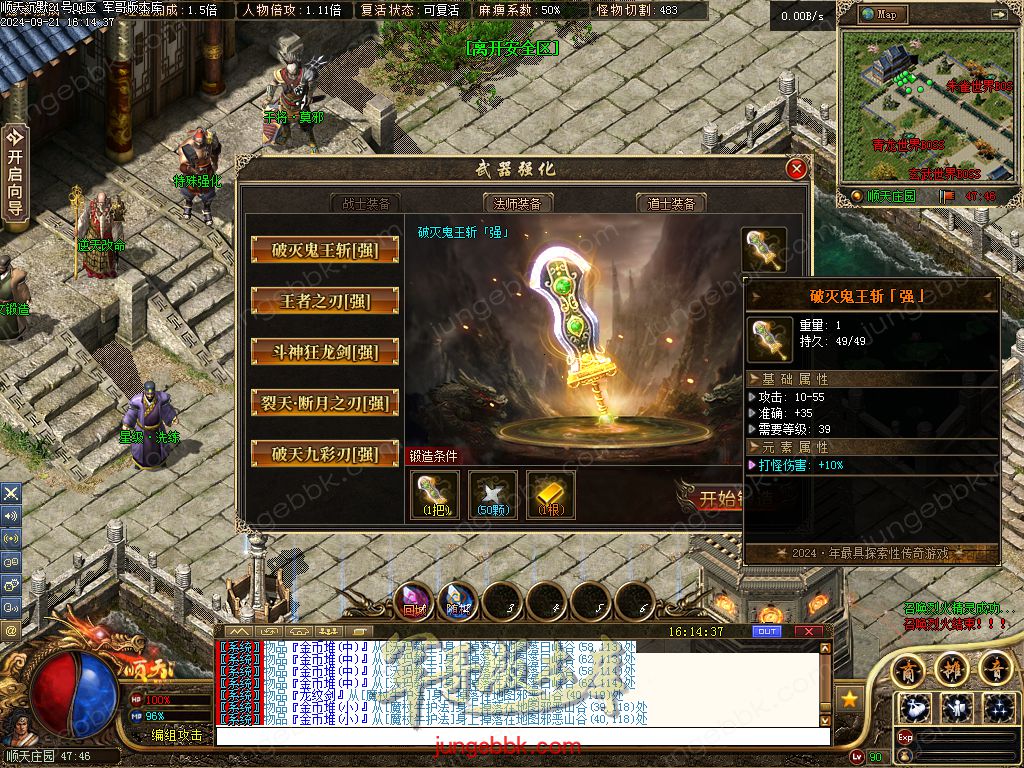Choose 裂天·断月之刃[强] weapon entry
Viewport: 1024px width, 768px height.
click(325, 403)
